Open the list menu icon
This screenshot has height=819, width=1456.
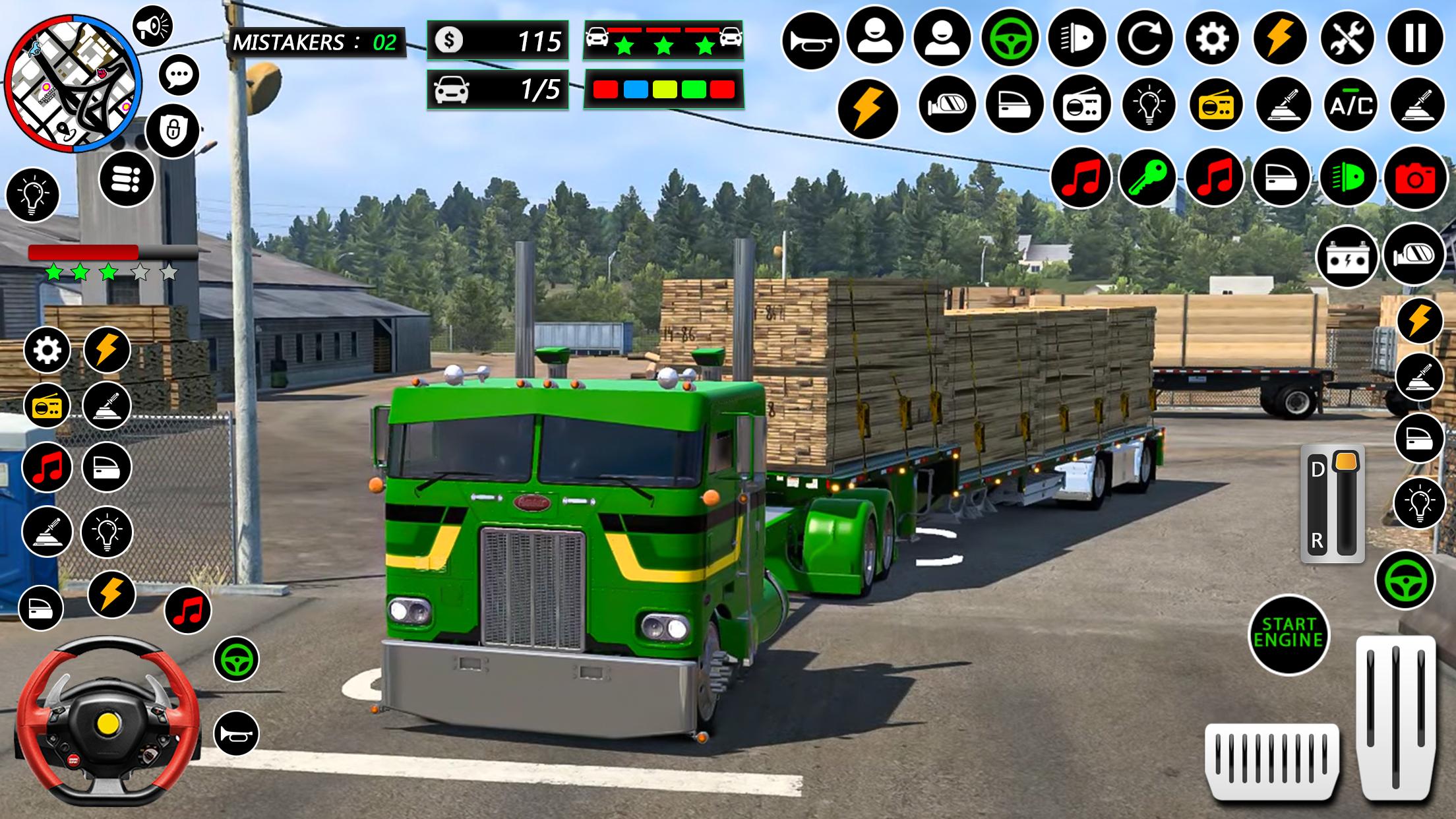point(127,179)
